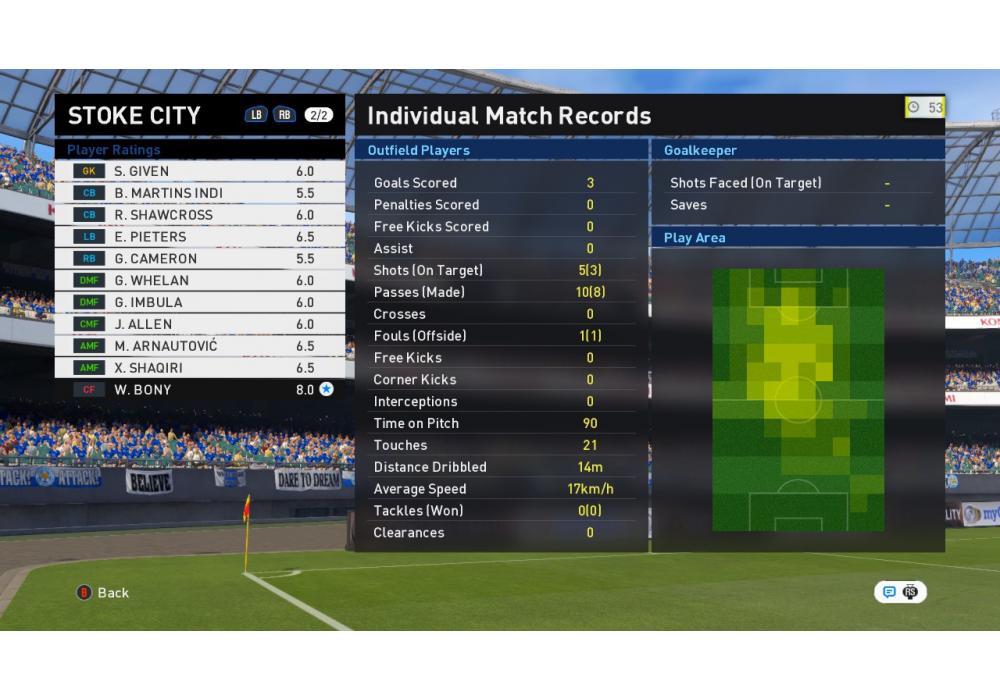Select G. Whelan's player row

200,281
